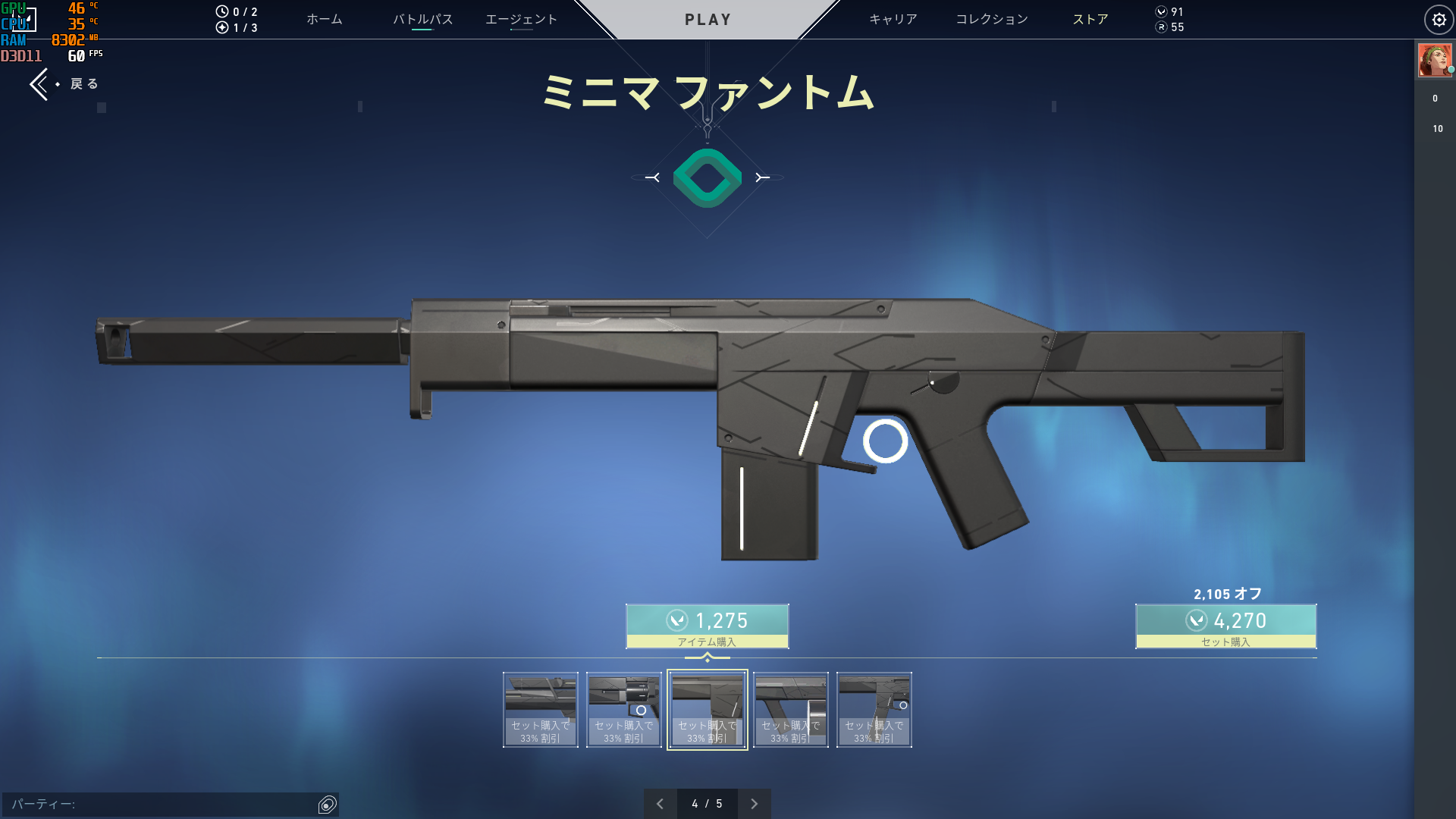This screenshot has width=1456, height=819.
Task: Expand the right variant chevron beside the emblem
Action: click(x=761, y=177)
